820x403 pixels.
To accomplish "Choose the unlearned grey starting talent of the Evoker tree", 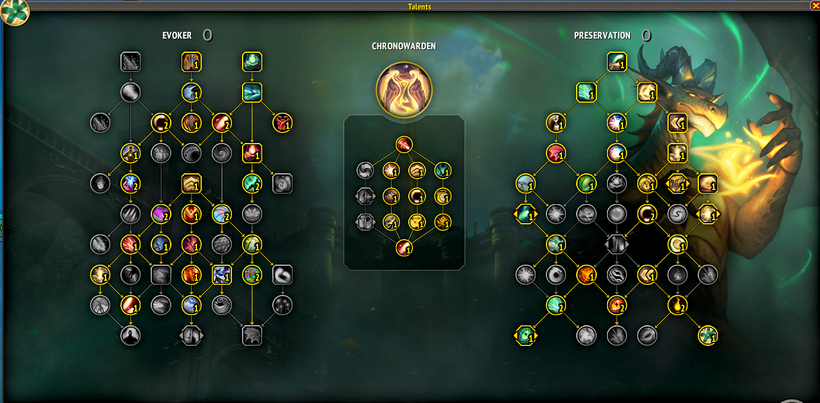I will pyautogui.click(x=131, y=62).
